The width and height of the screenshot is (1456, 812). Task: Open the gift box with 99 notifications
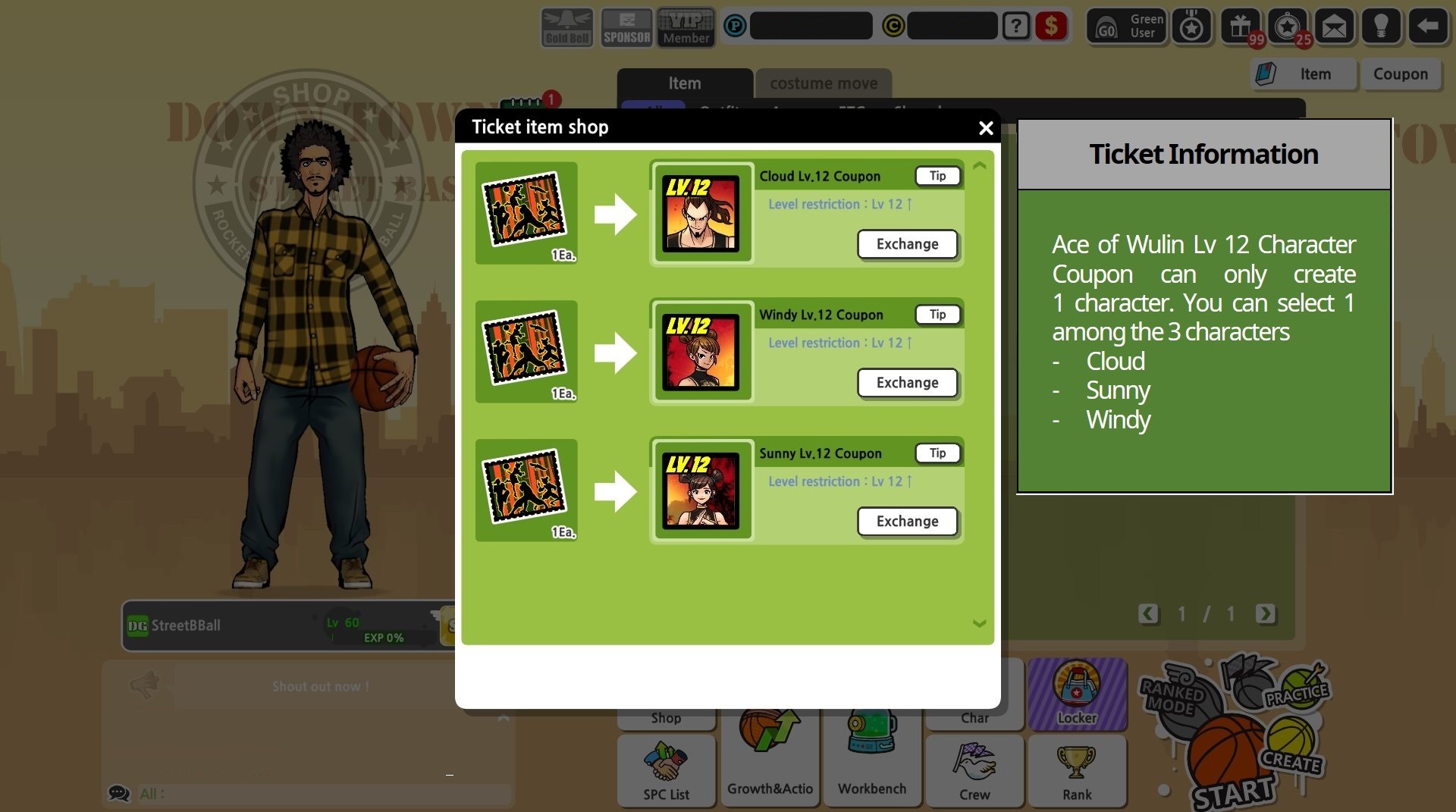click(x=1241, y=27)
